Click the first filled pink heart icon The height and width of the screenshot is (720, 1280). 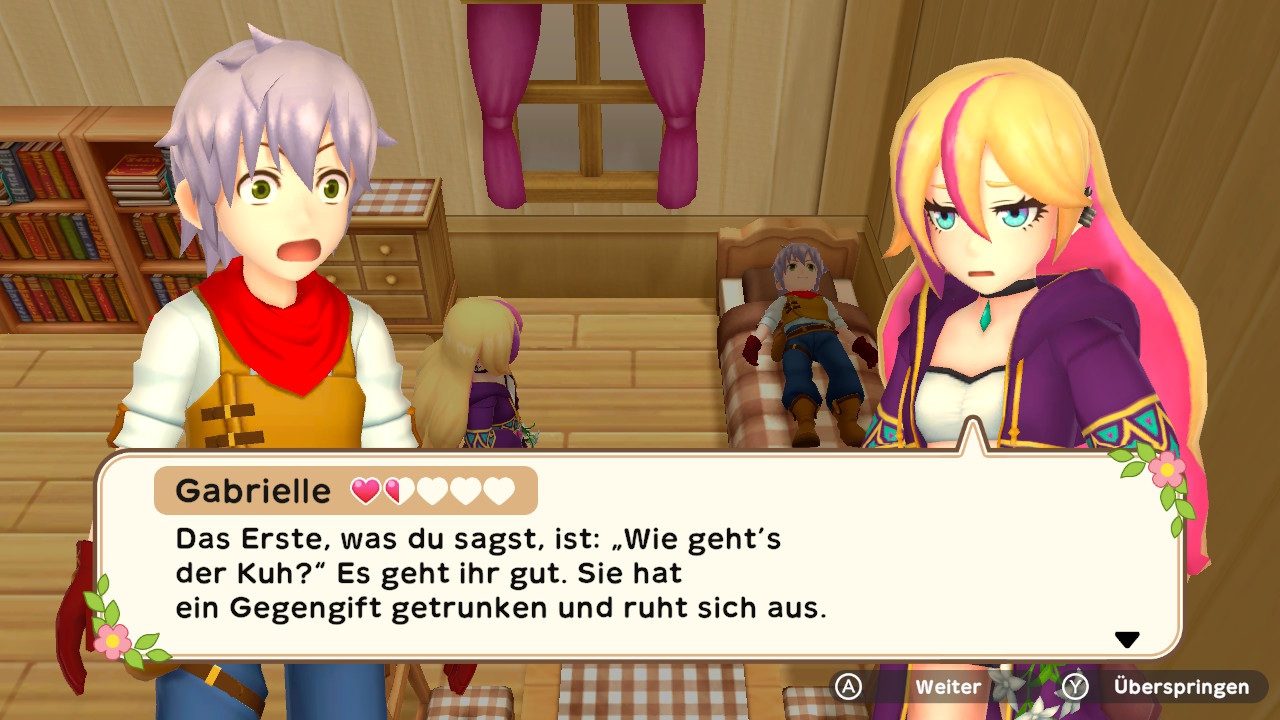tap(366, 490)
